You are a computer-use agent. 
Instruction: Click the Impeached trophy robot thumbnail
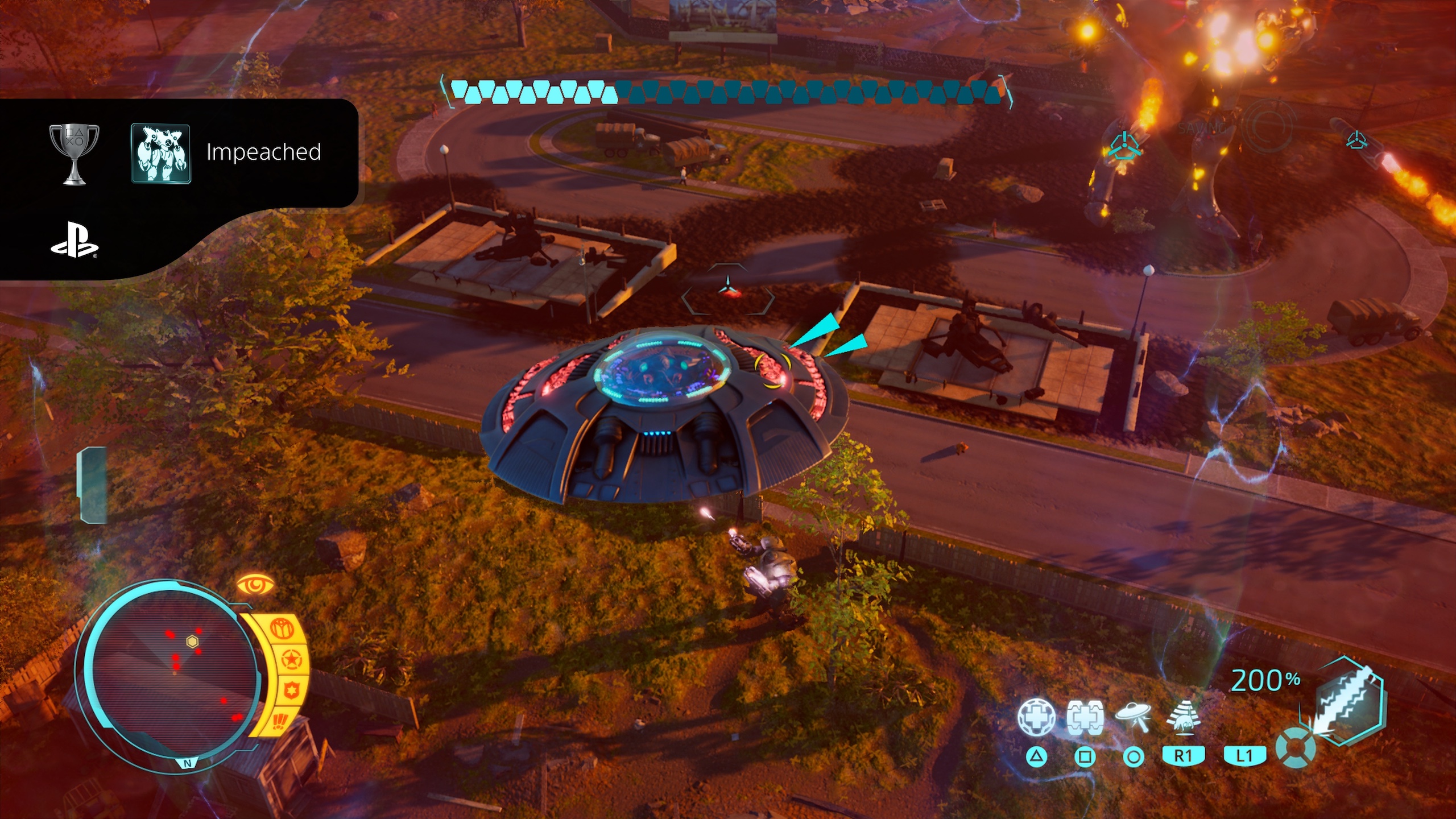(x=161, y=154)
